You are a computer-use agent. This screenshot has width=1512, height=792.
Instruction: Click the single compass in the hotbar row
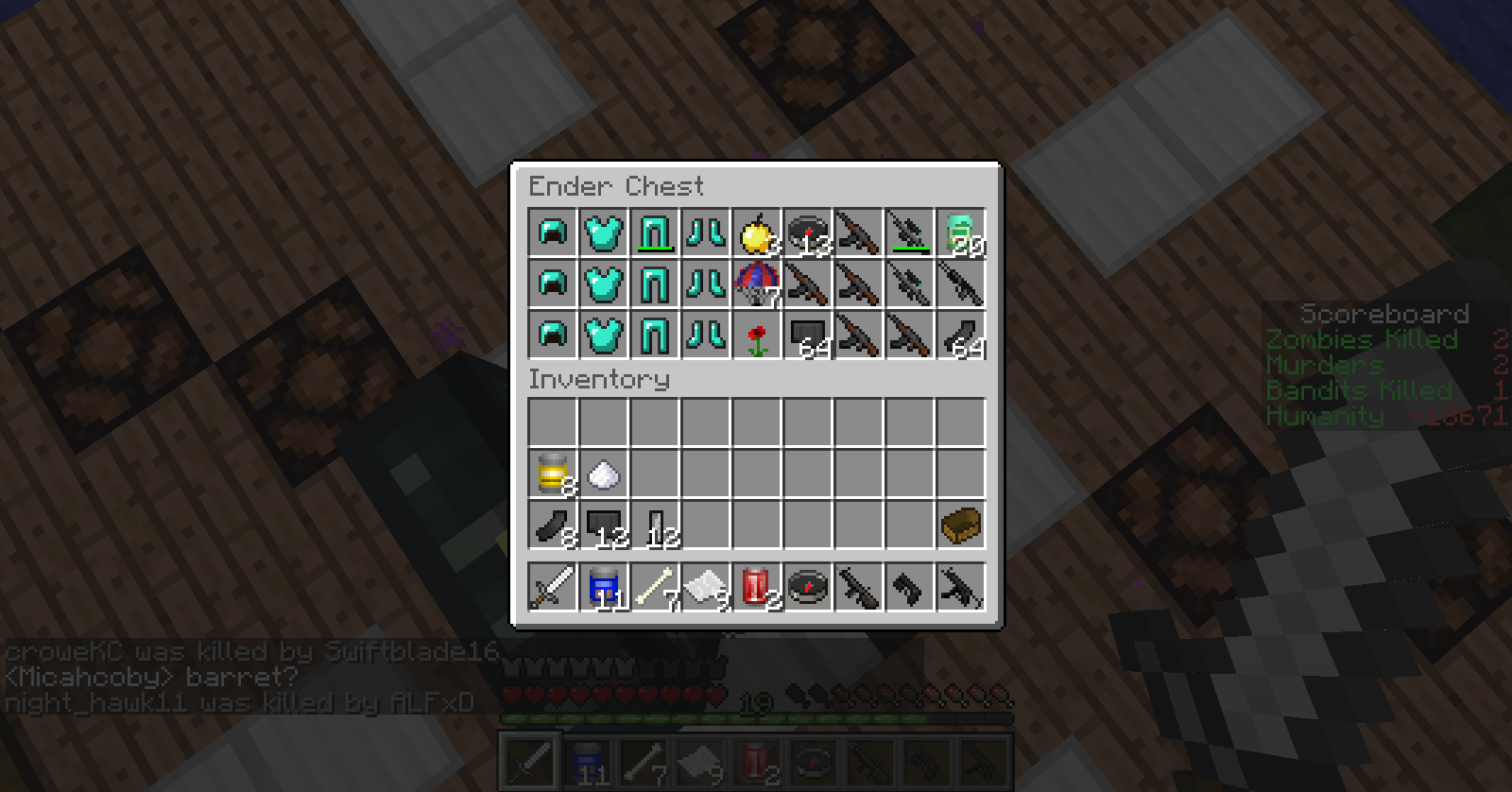tap(807, 588)
